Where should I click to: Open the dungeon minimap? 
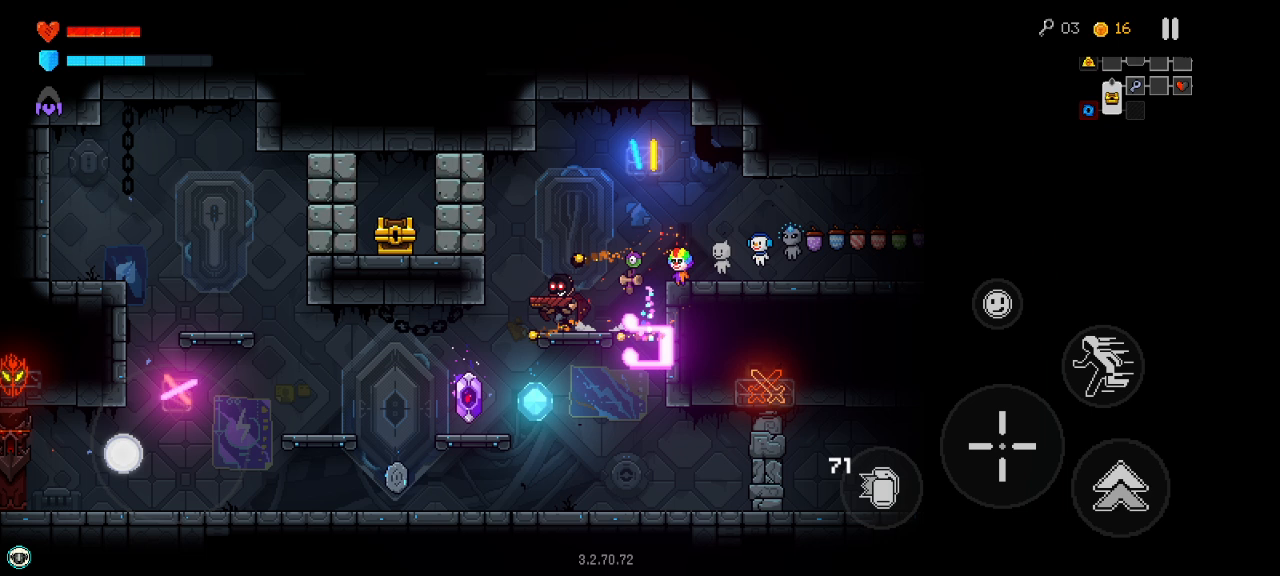click(x=1135, y=87)
